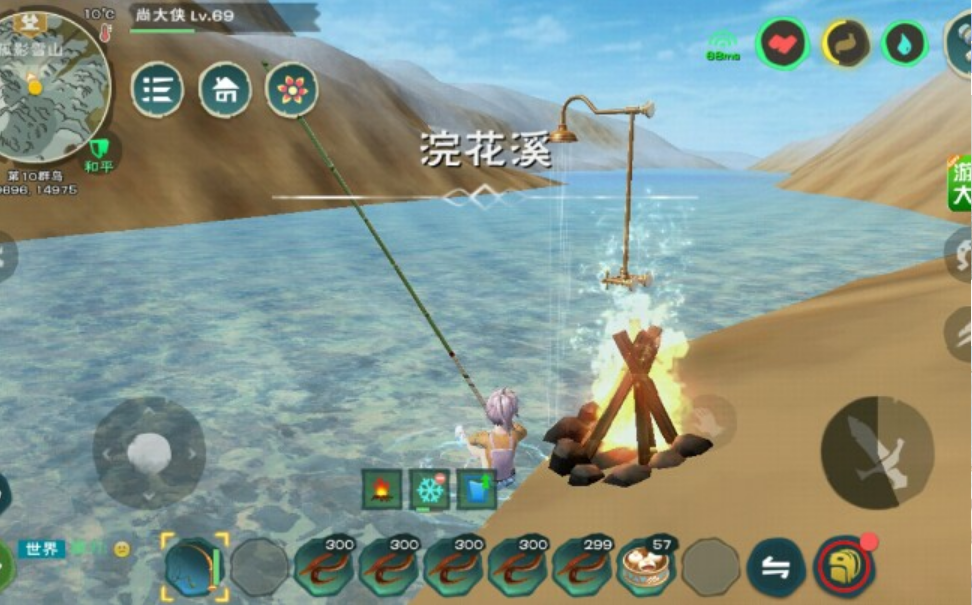Tap the water drop thirst icon

click(905, 44)
